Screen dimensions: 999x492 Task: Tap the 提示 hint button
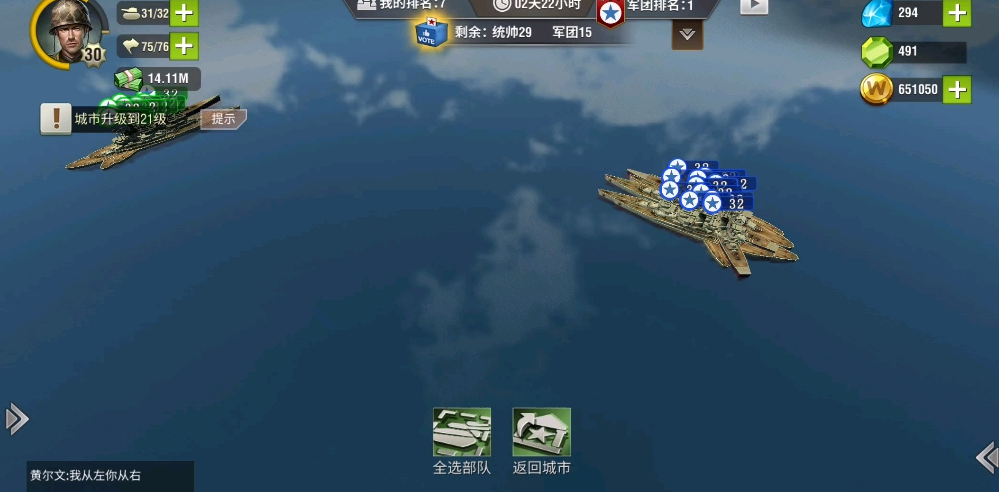point(223,119)
